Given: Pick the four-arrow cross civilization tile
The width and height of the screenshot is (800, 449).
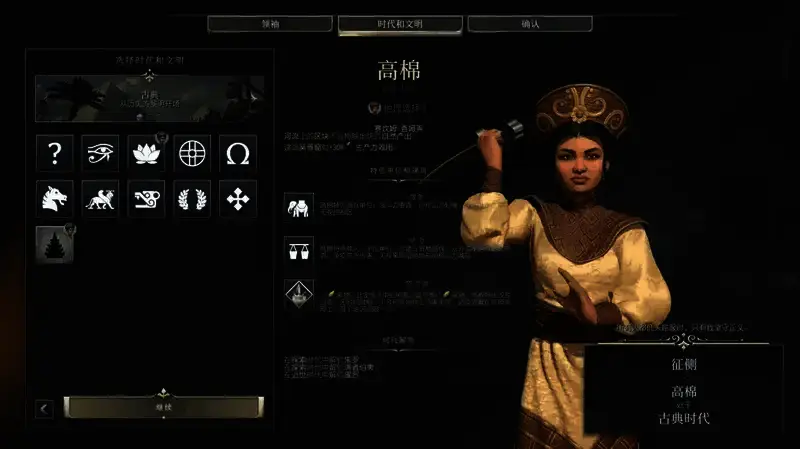Looking at the screenshot, I should click(238, 198).
